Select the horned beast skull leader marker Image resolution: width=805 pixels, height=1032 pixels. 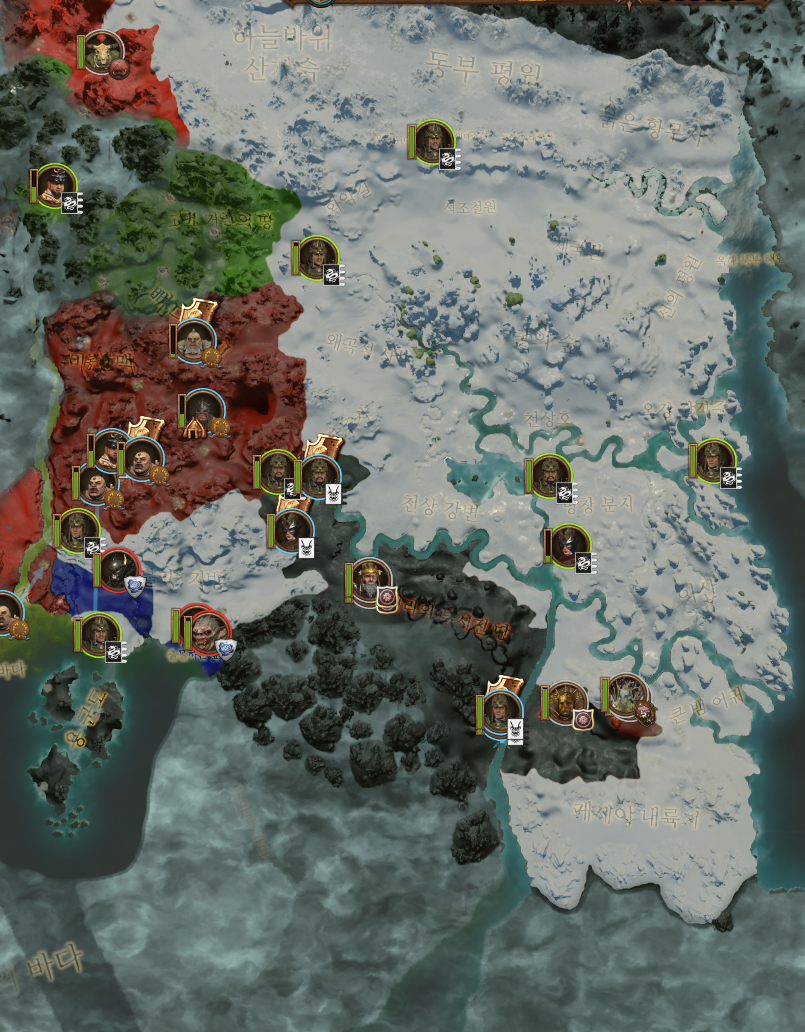103,50
